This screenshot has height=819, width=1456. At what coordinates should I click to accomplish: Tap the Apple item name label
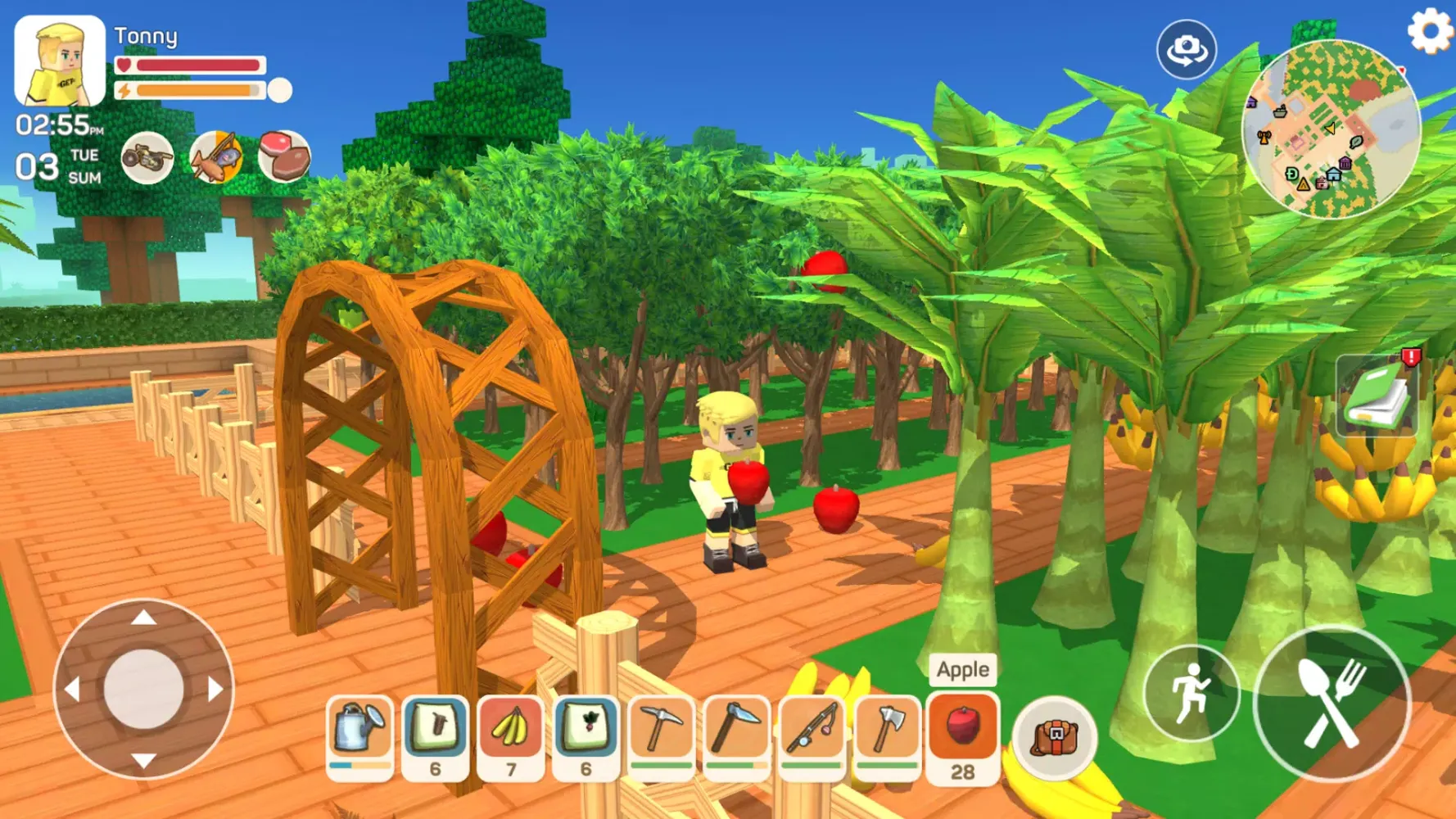962,669
